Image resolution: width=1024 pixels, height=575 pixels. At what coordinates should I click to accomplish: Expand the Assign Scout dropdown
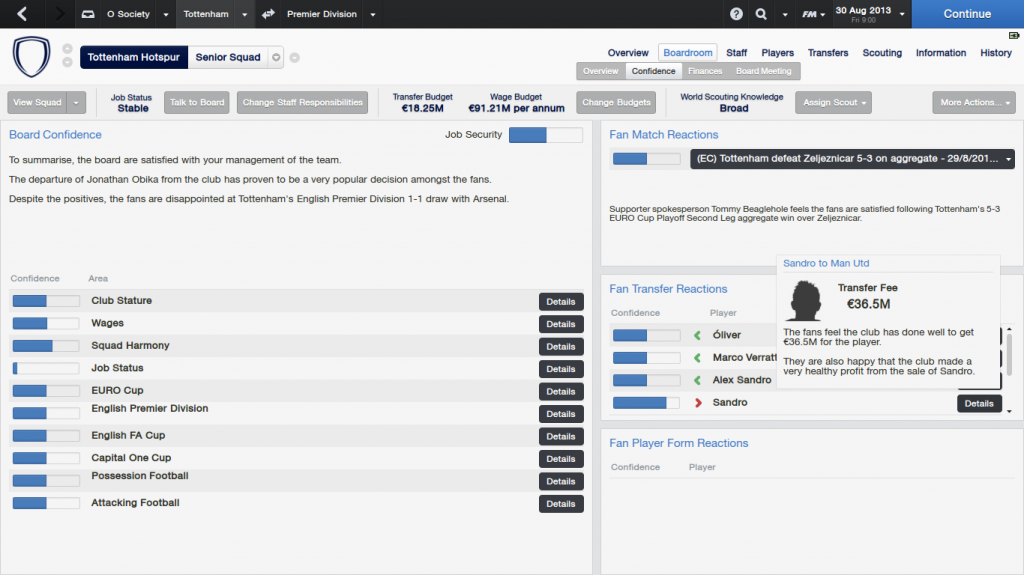pyautogui.click(x=833, y=102)
